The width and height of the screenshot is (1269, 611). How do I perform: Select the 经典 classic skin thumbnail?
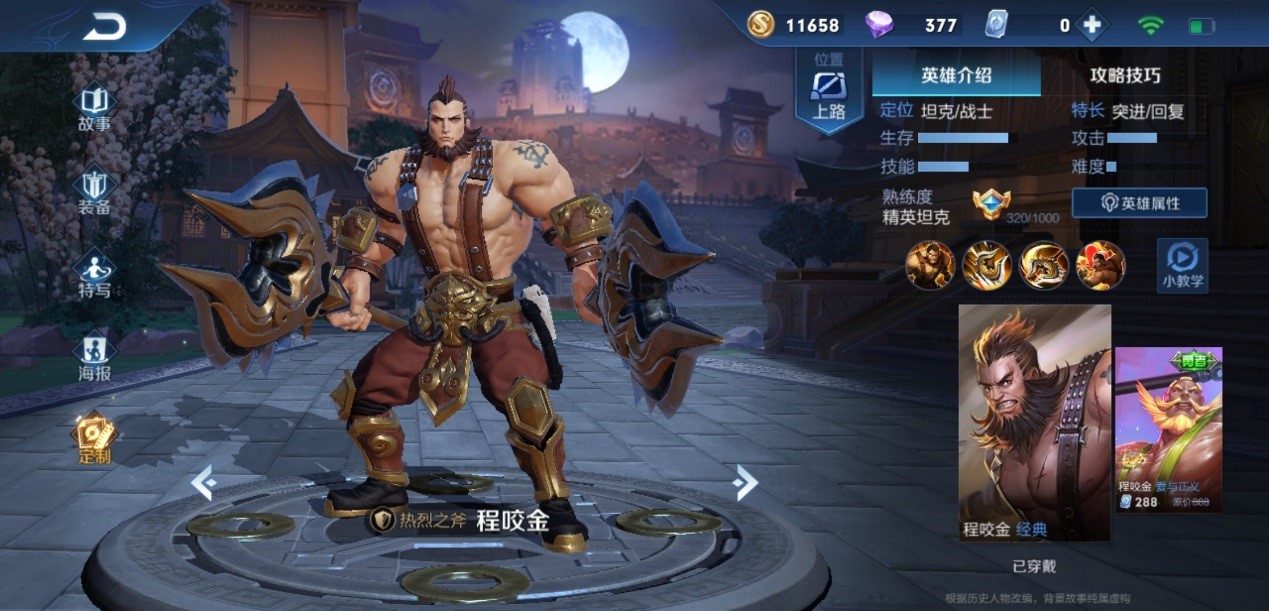click(x=1034, y=422)
